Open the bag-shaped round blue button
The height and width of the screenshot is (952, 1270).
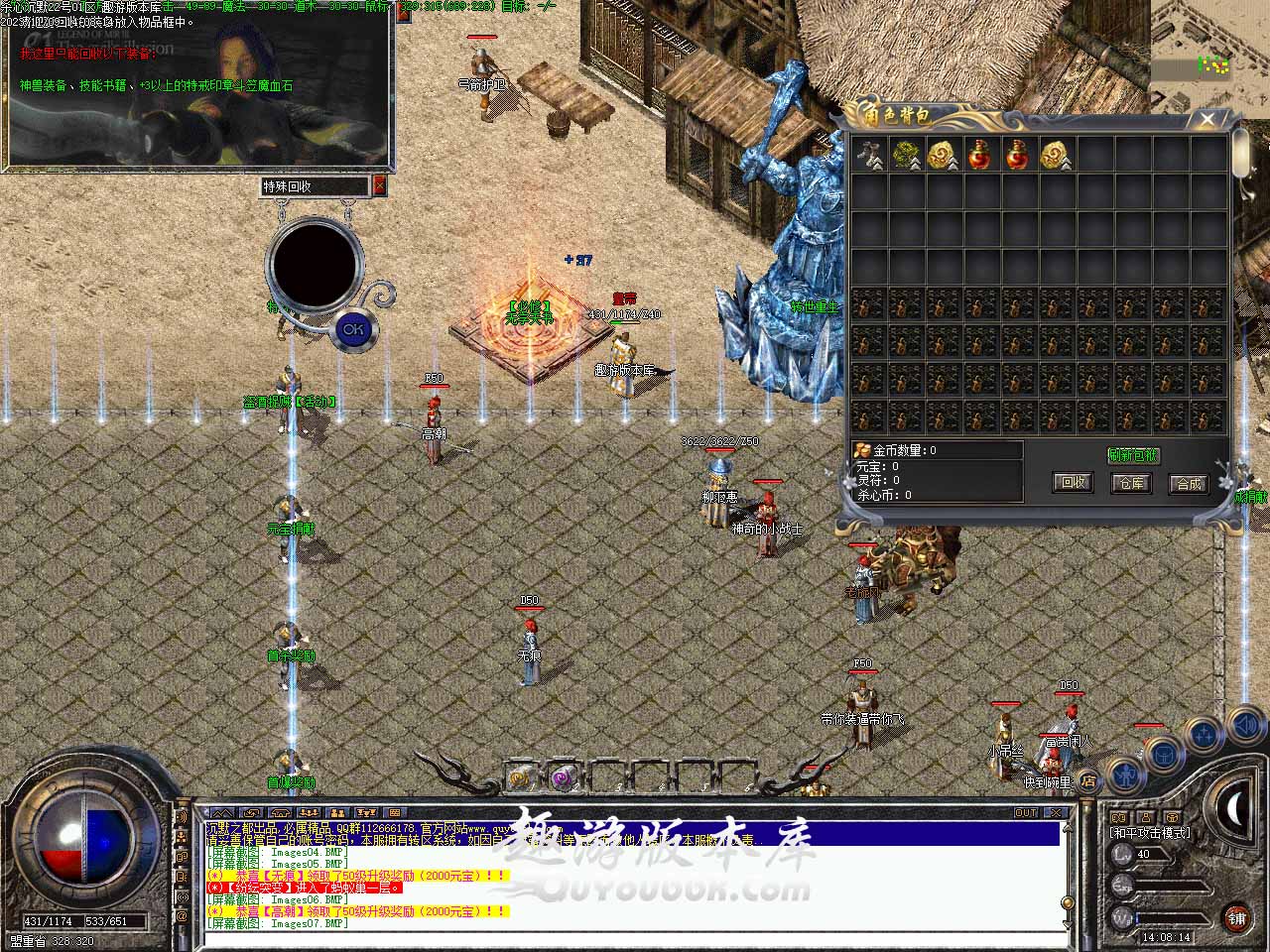click(x=1163, y=754)
